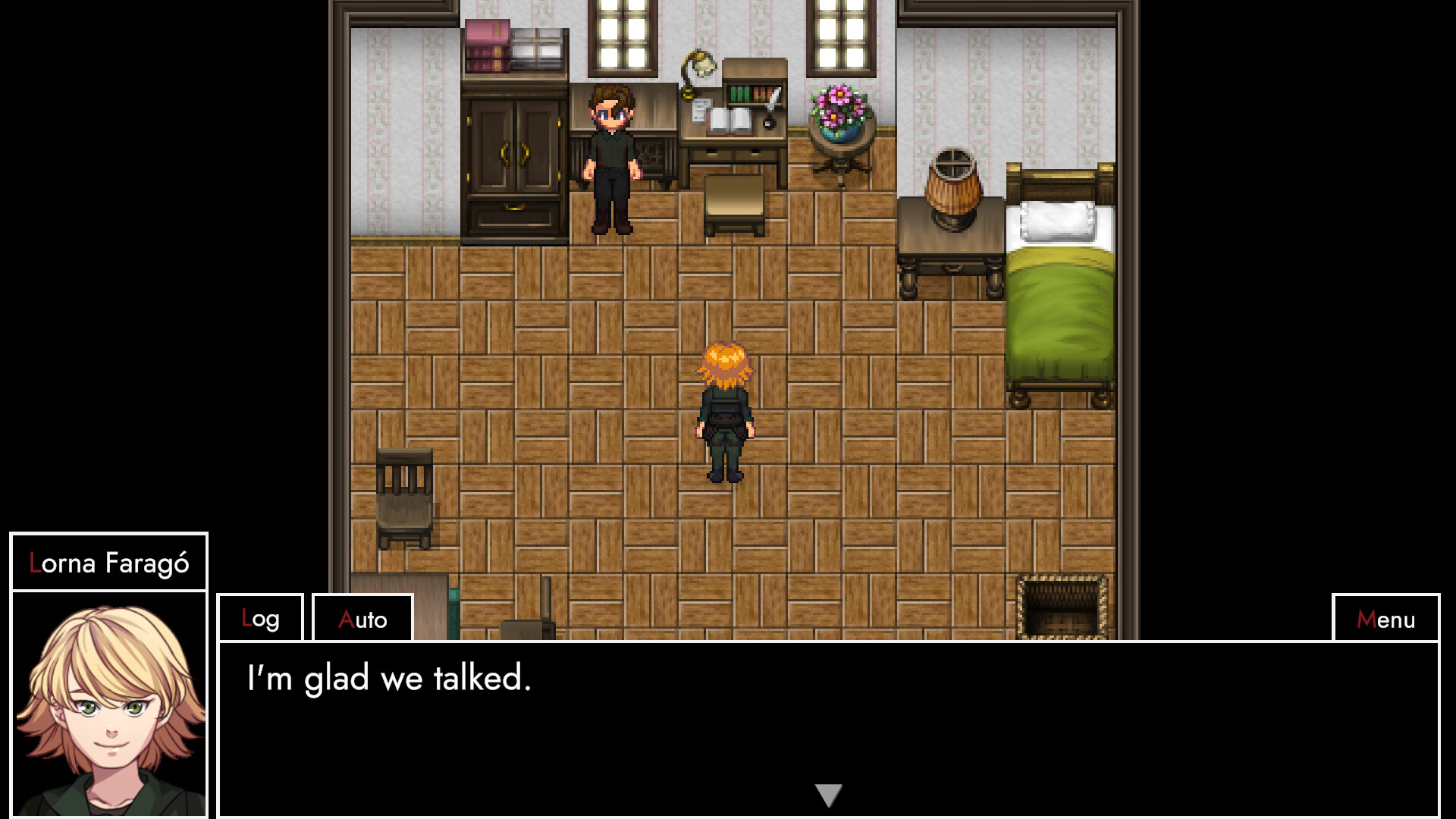Screen dimensions: 1456x819
Task: Enable Auto text advance mode
Action: click(x=362, y=619)
